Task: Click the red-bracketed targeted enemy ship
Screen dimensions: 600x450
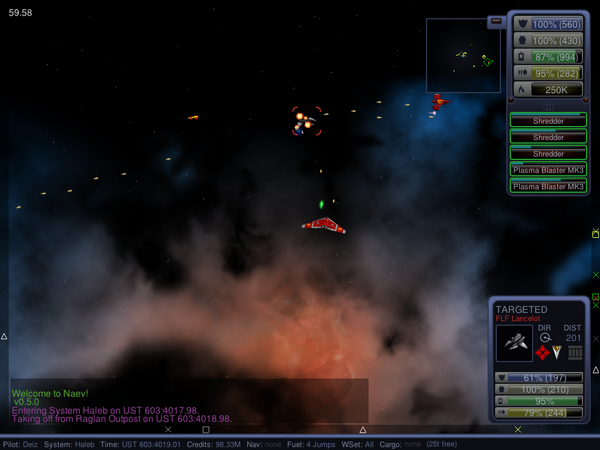Action: [306, 122]
